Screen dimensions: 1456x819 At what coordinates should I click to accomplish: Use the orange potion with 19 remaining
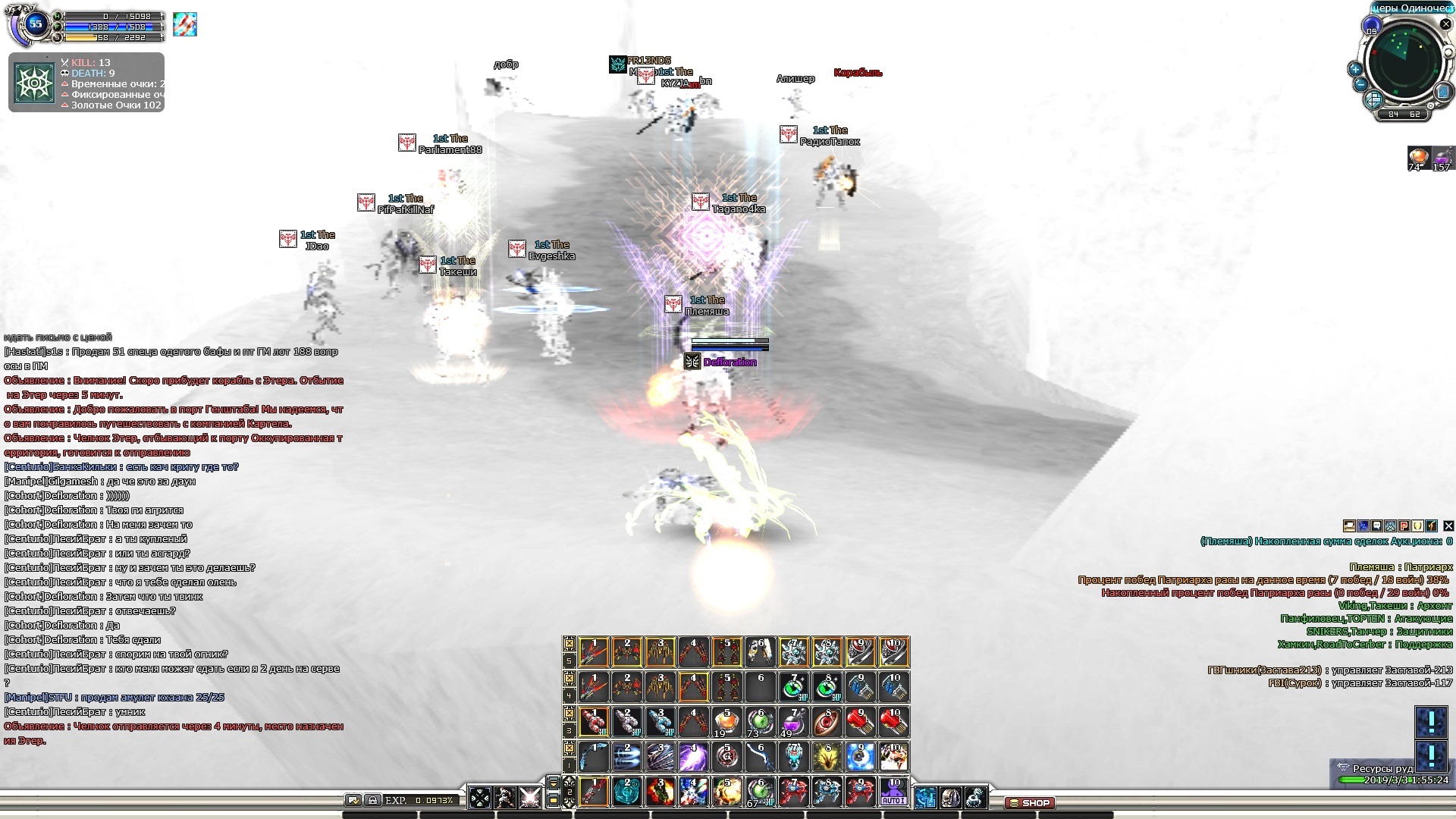(x=726, y=721)
